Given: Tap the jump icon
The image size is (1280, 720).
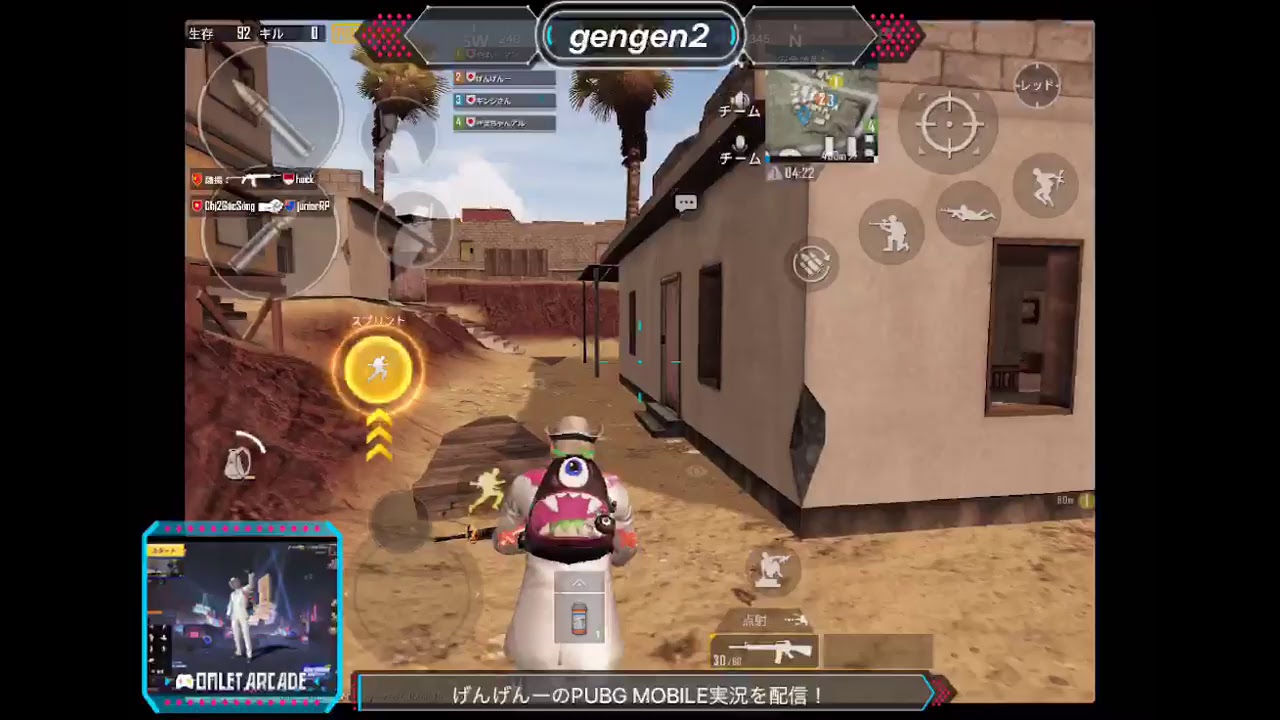Looking at the screenshot, I should [1047, 188].
